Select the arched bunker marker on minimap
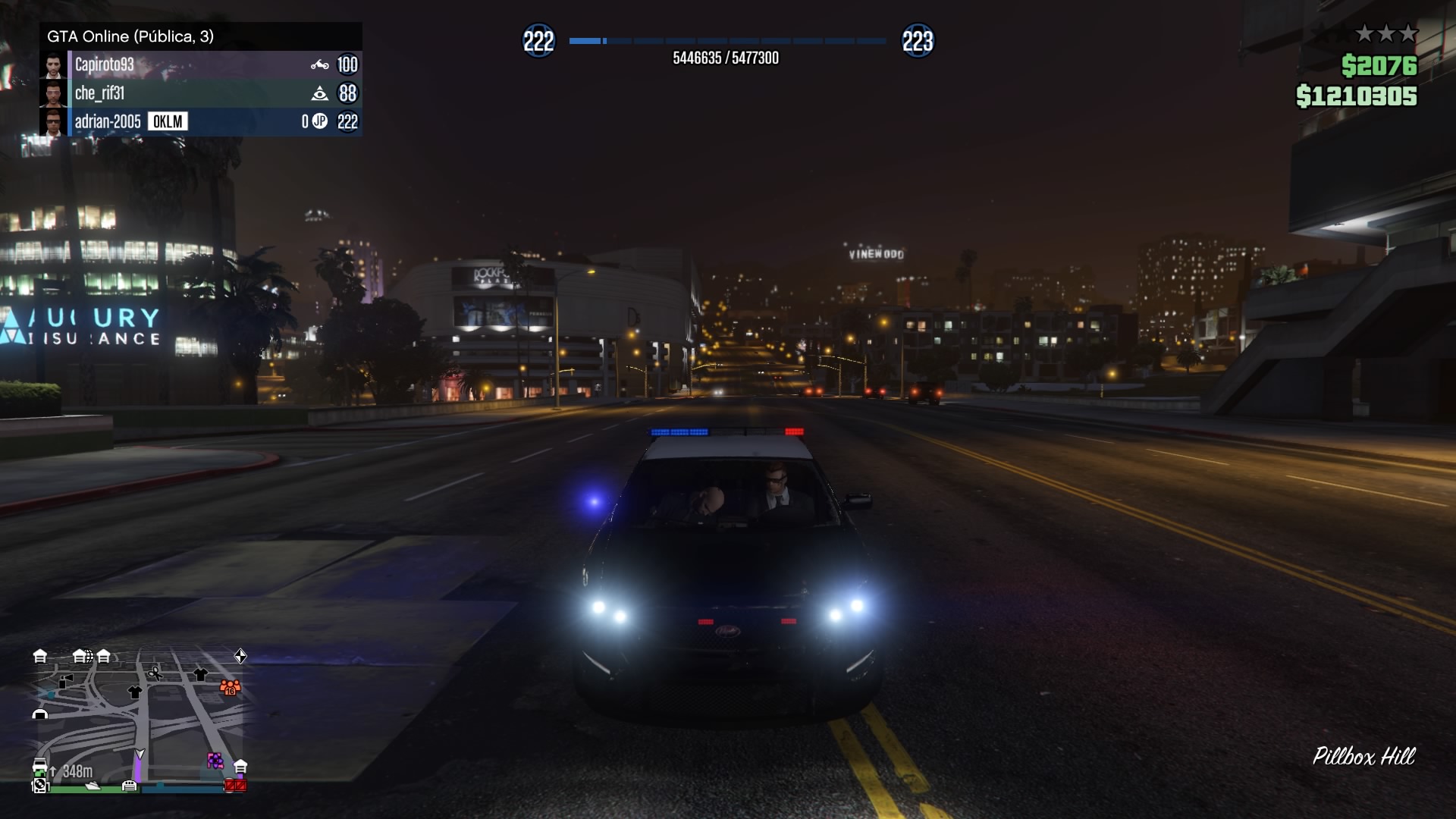The image size is (1456, 819). (40, 714)
